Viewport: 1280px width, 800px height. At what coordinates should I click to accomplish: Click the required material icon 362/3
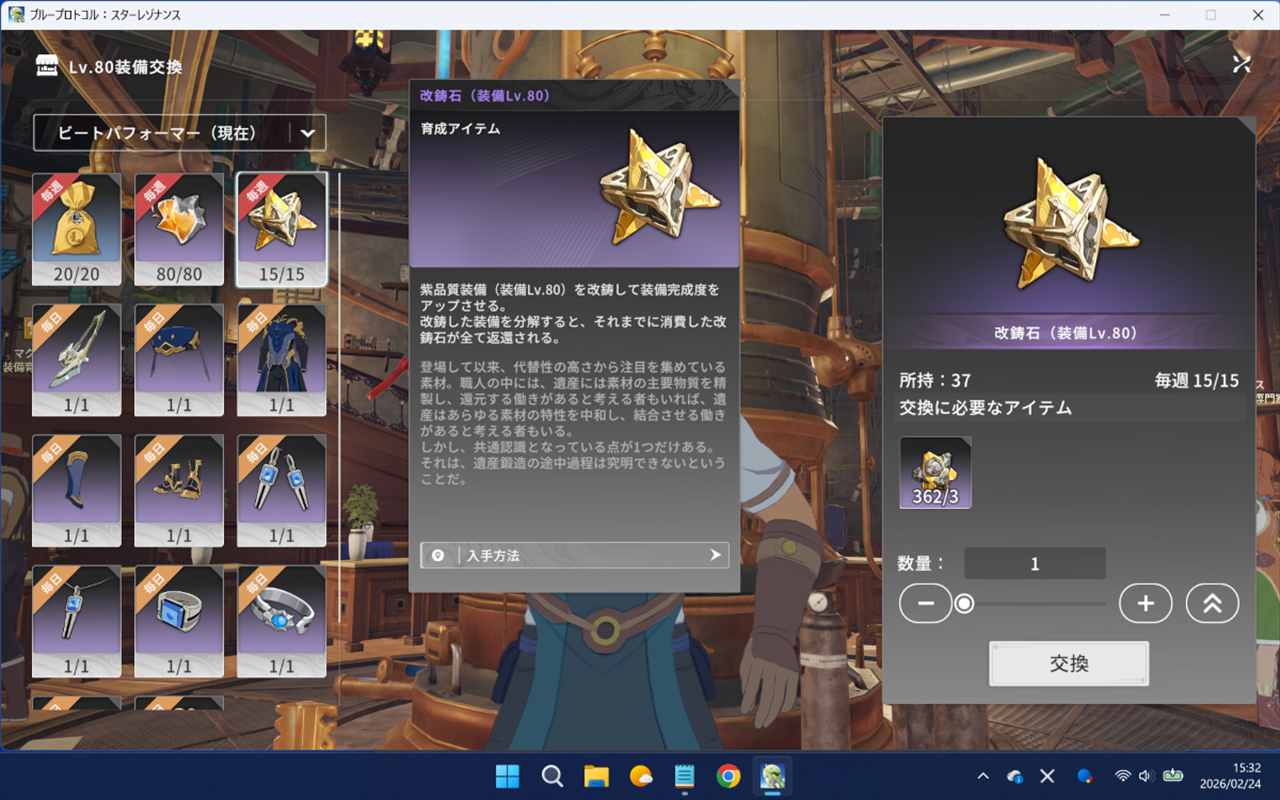[x=935, y=472]
